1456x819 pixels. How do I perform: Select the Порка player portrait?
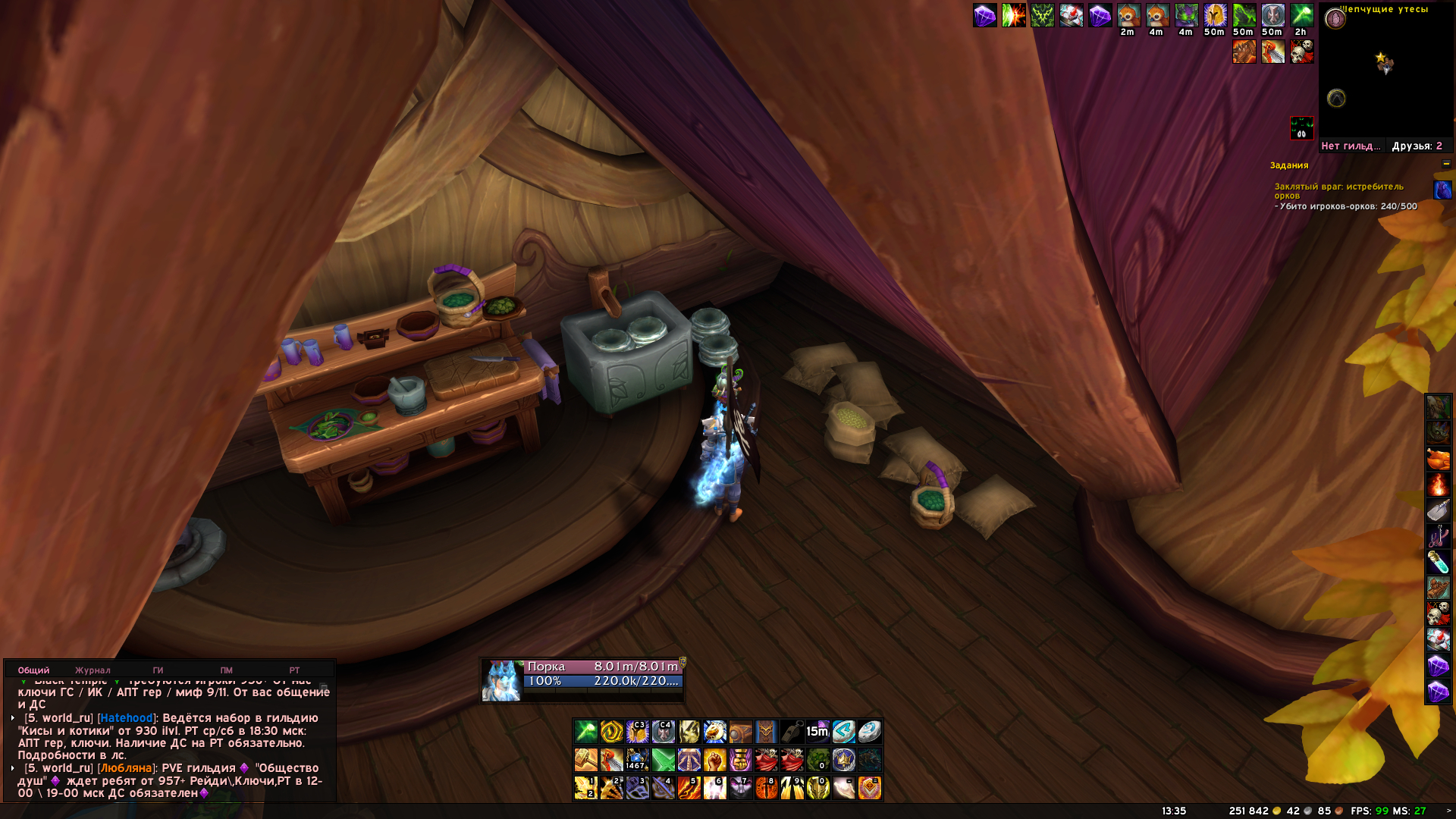coord(501,680)
